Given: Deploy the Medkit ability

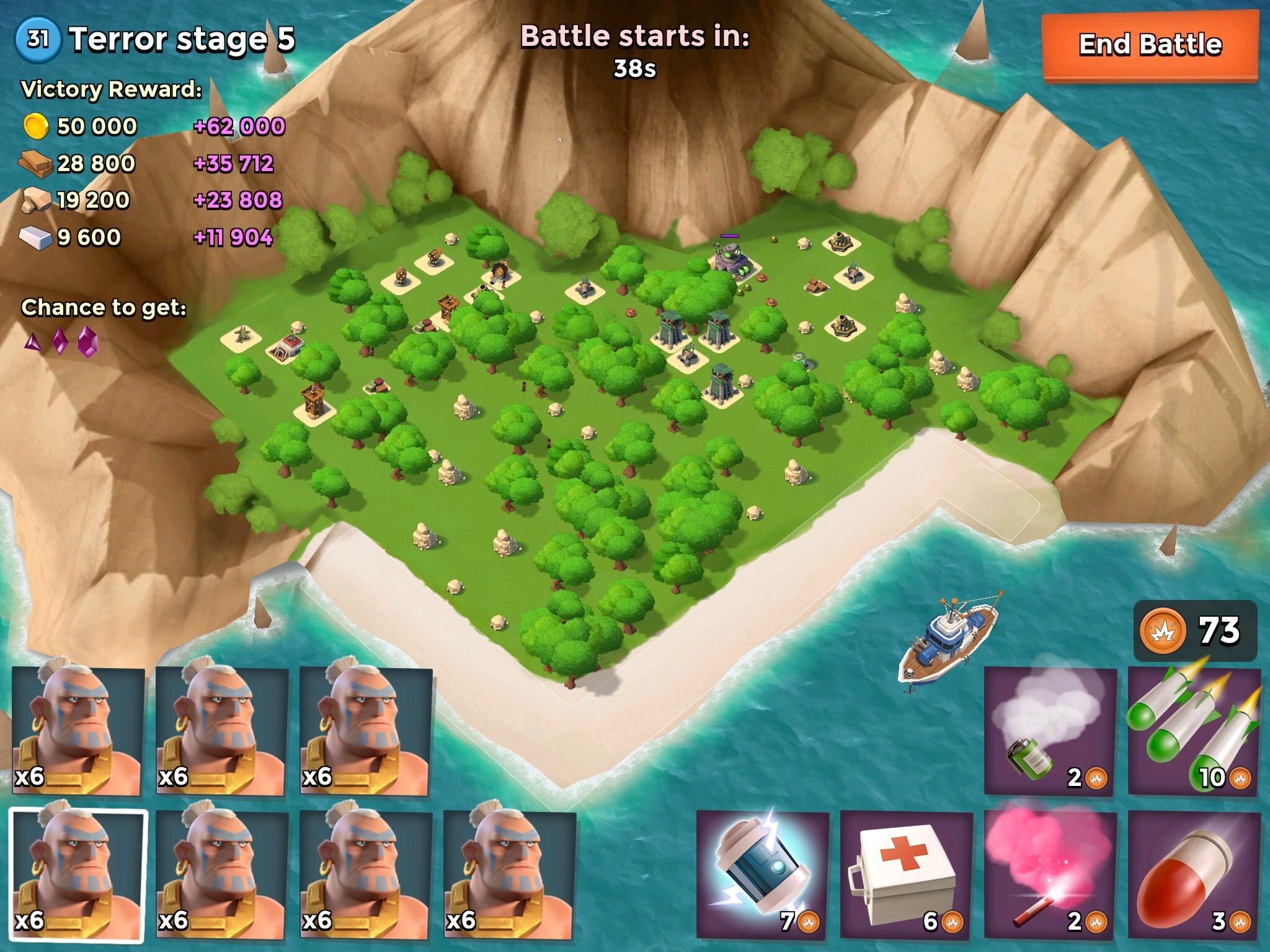Looking at the screenshot, I should click(x=906, y=875).
